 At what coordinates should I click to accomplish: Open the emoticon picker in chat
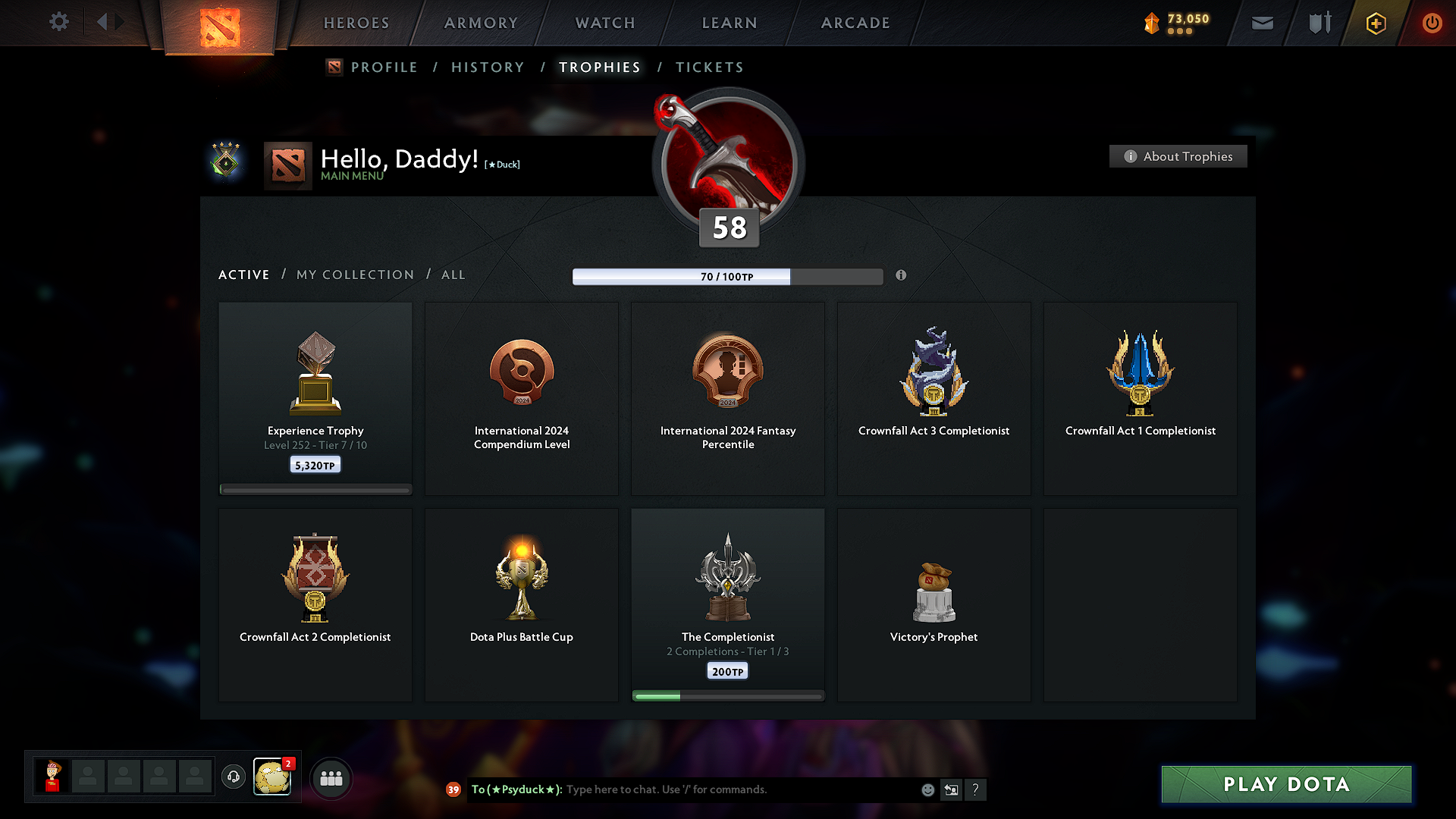(927, 789)
